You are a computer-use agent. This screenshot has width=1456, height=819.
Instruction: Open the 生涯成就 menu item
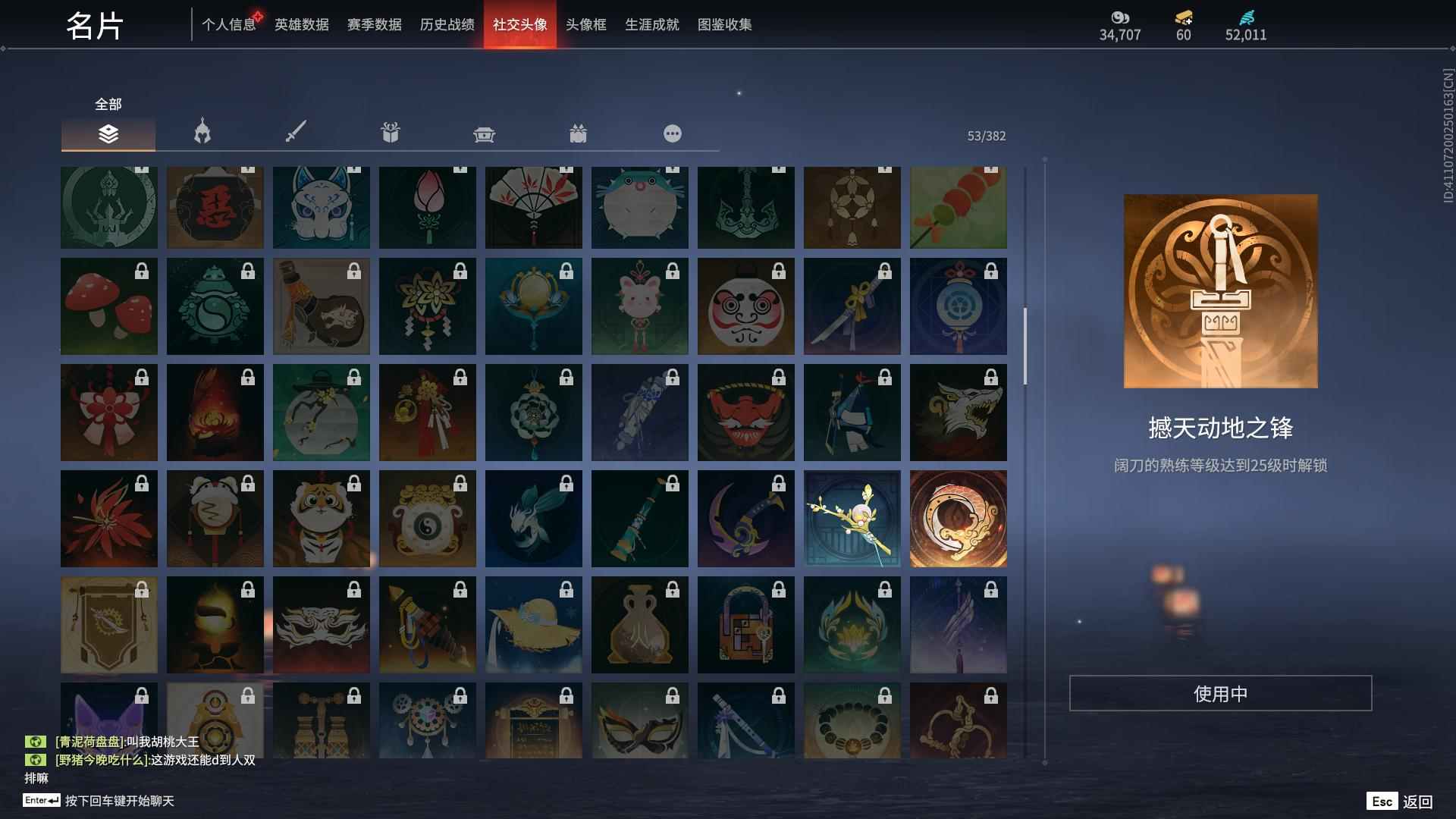coord(651,24)
